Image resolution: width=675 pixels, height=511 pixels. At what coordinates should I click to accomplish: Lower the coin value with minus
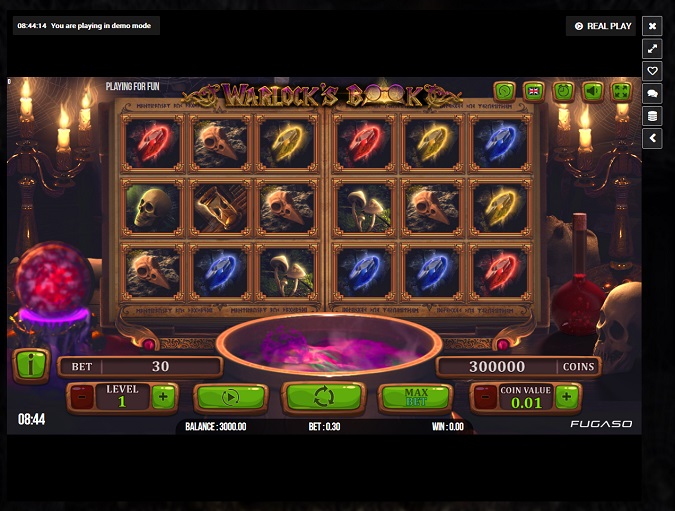point(484,397)
